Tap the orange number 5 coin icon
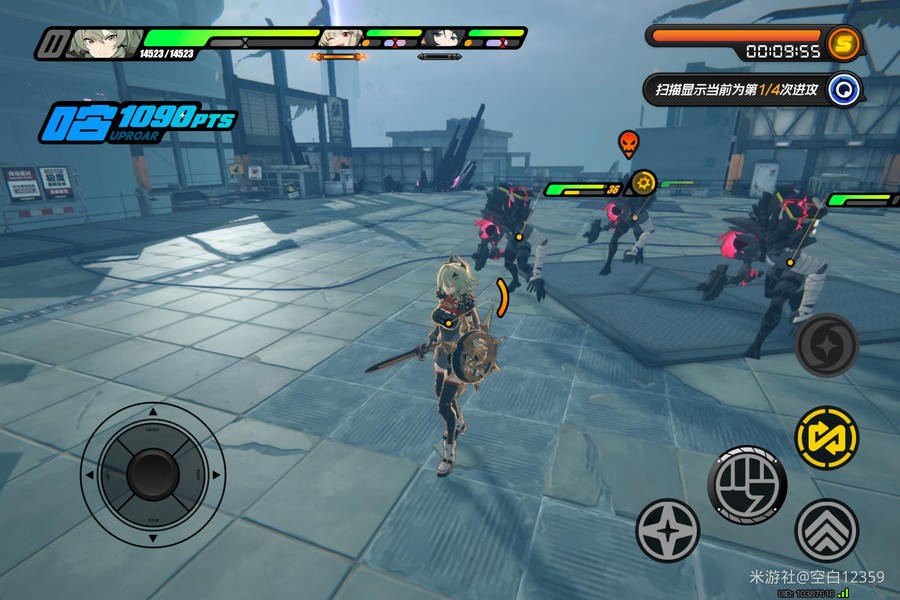This screenshot has width=900, height=600. 844,42
